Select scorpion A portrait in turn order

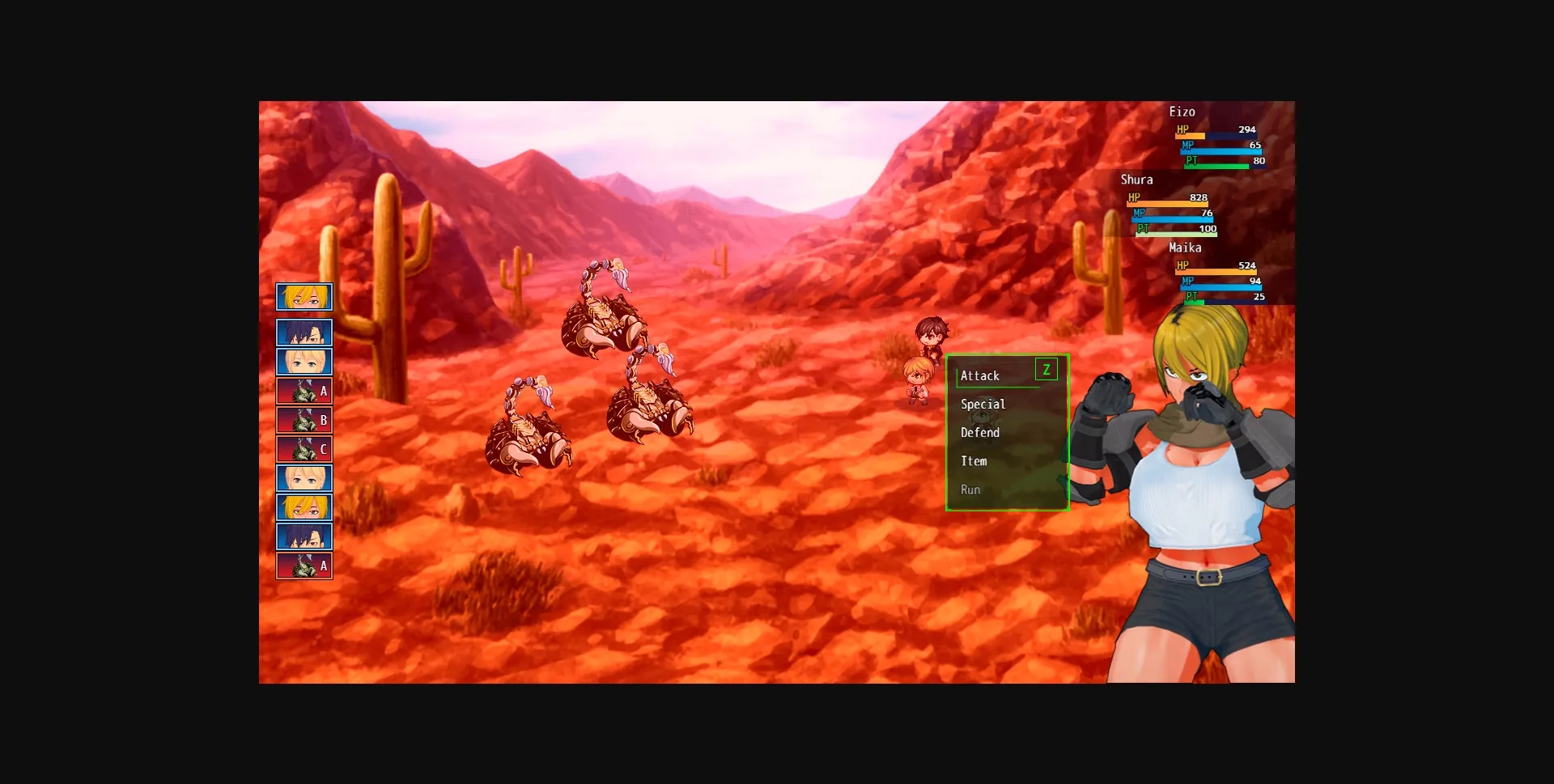click(304, 391)
